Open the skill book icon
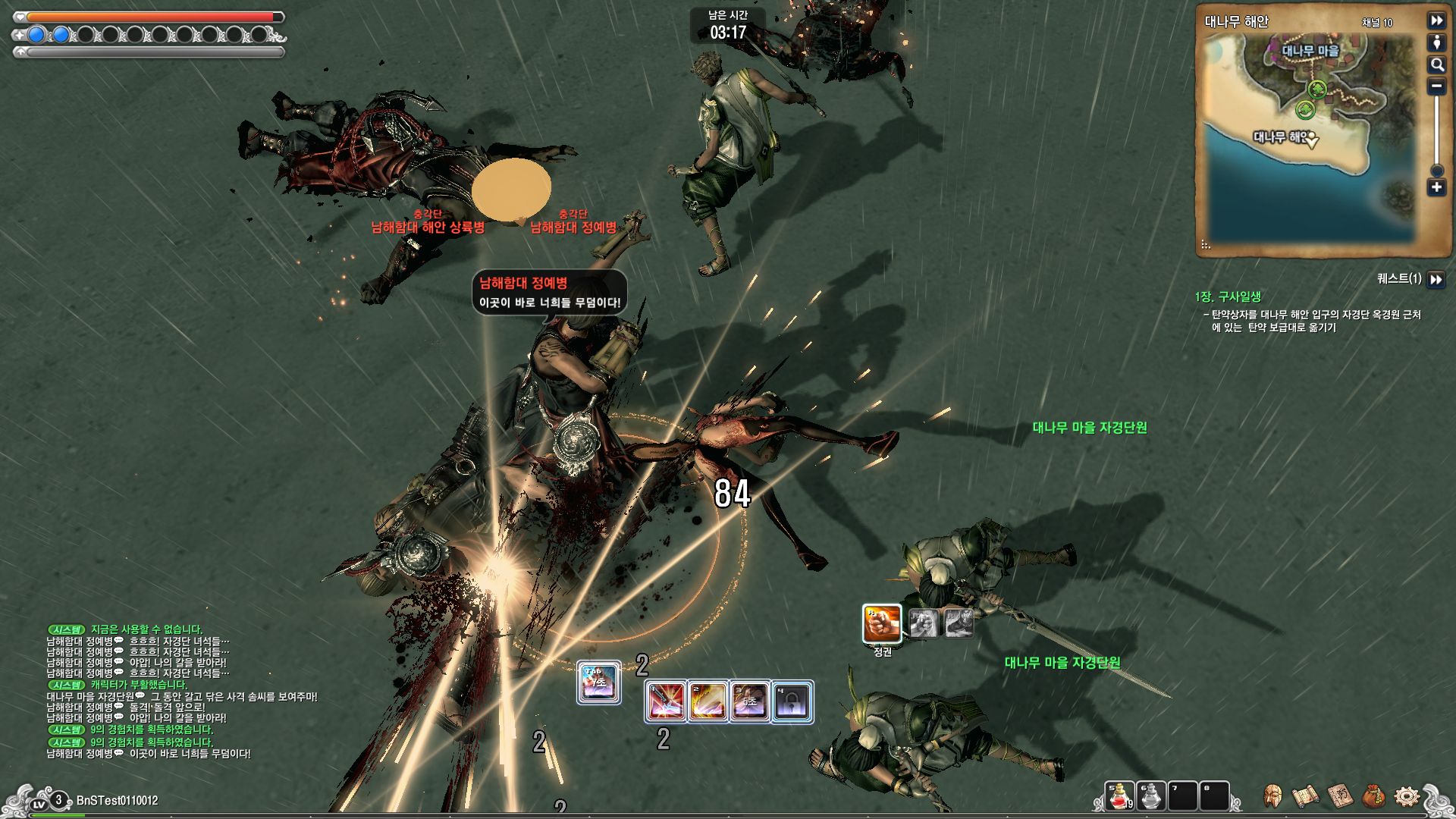The image size is (1456, 819). (x=1340, y=797)
